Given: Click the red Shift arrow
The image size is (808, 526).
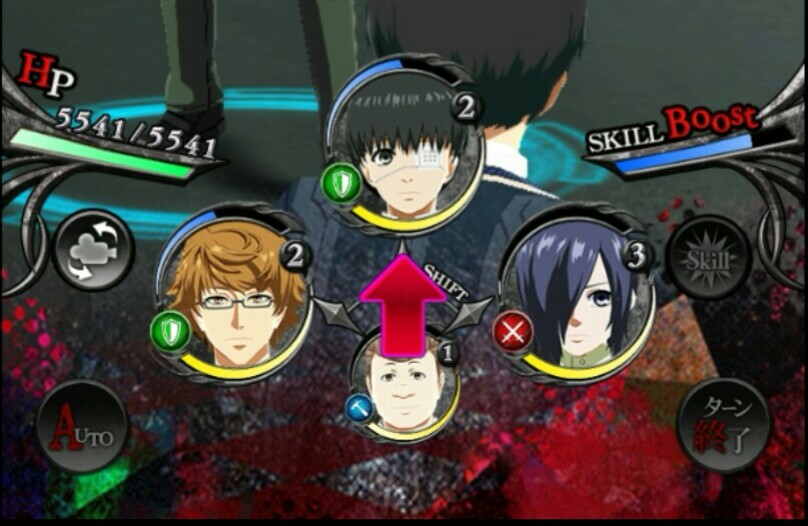Looking at the screenshot, I should coord(403,302).
